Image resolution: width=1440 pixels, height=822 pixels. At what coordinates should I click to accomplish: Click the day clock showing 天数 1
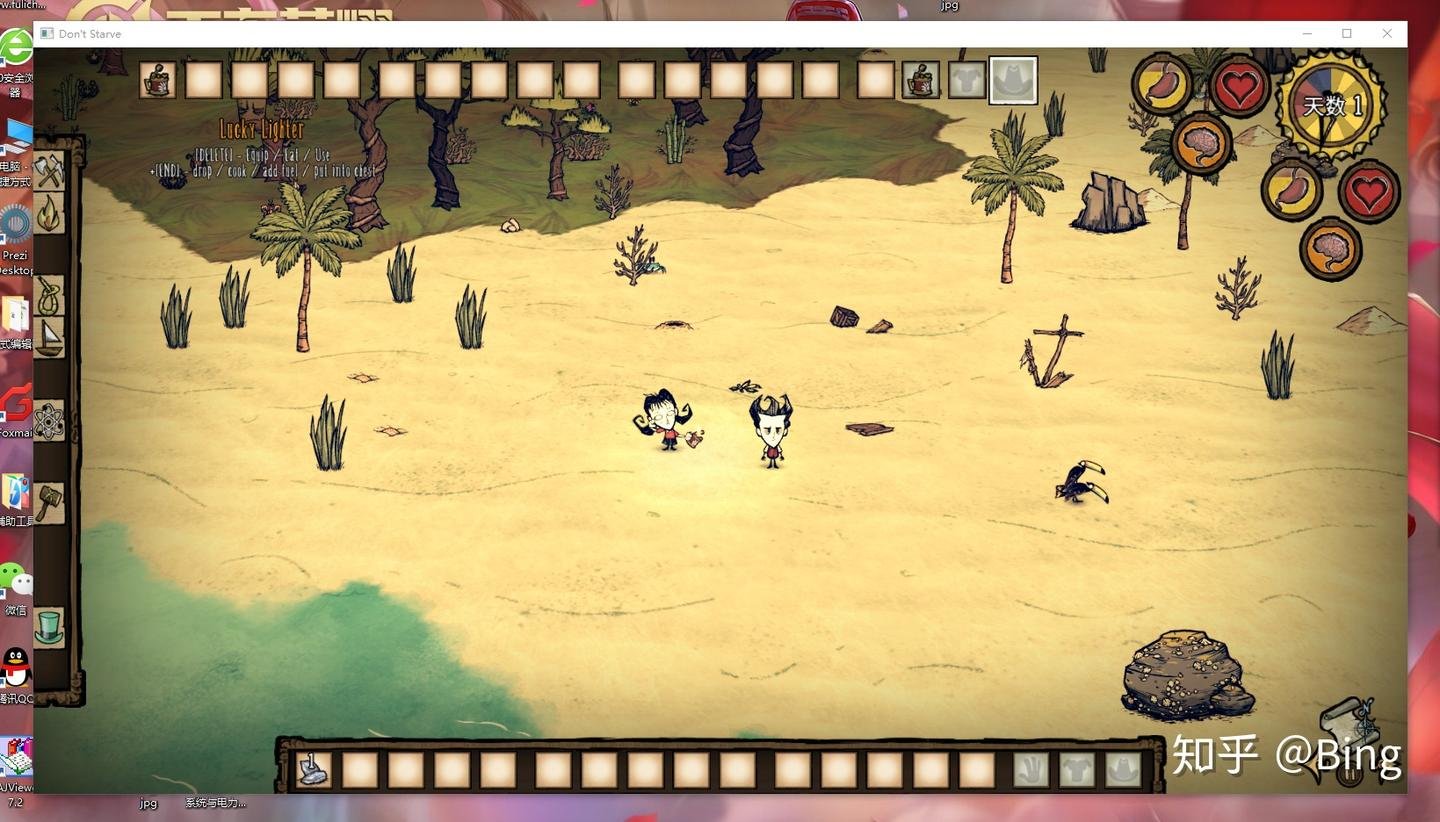pos(1330,103)
